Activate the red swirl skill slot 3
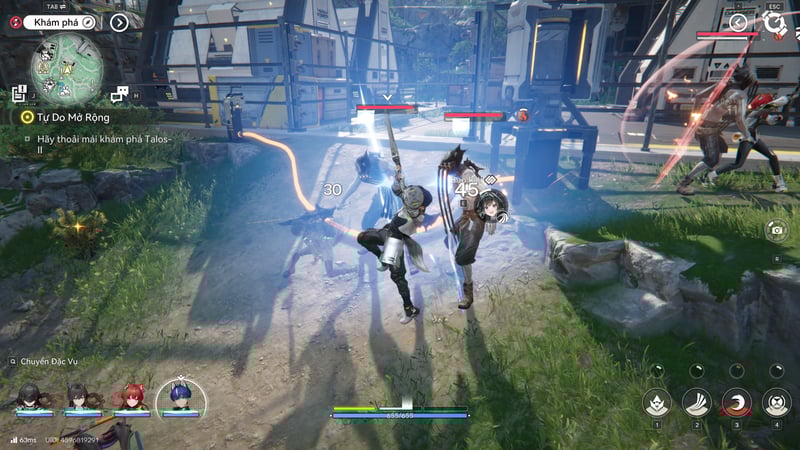 [x=737, y=402]
